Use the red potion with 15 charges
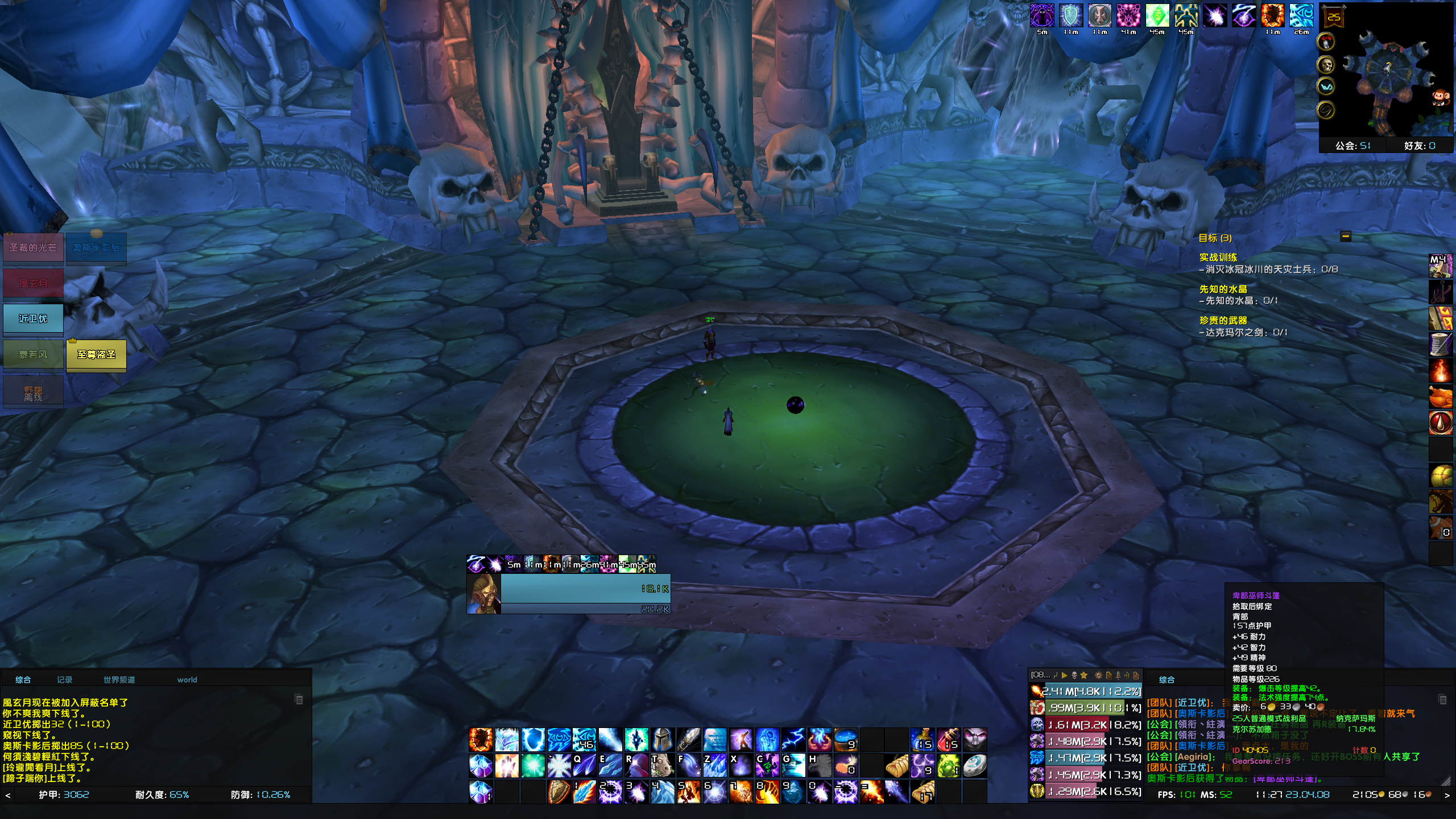The image size is (1456, 819). point(948,740)
